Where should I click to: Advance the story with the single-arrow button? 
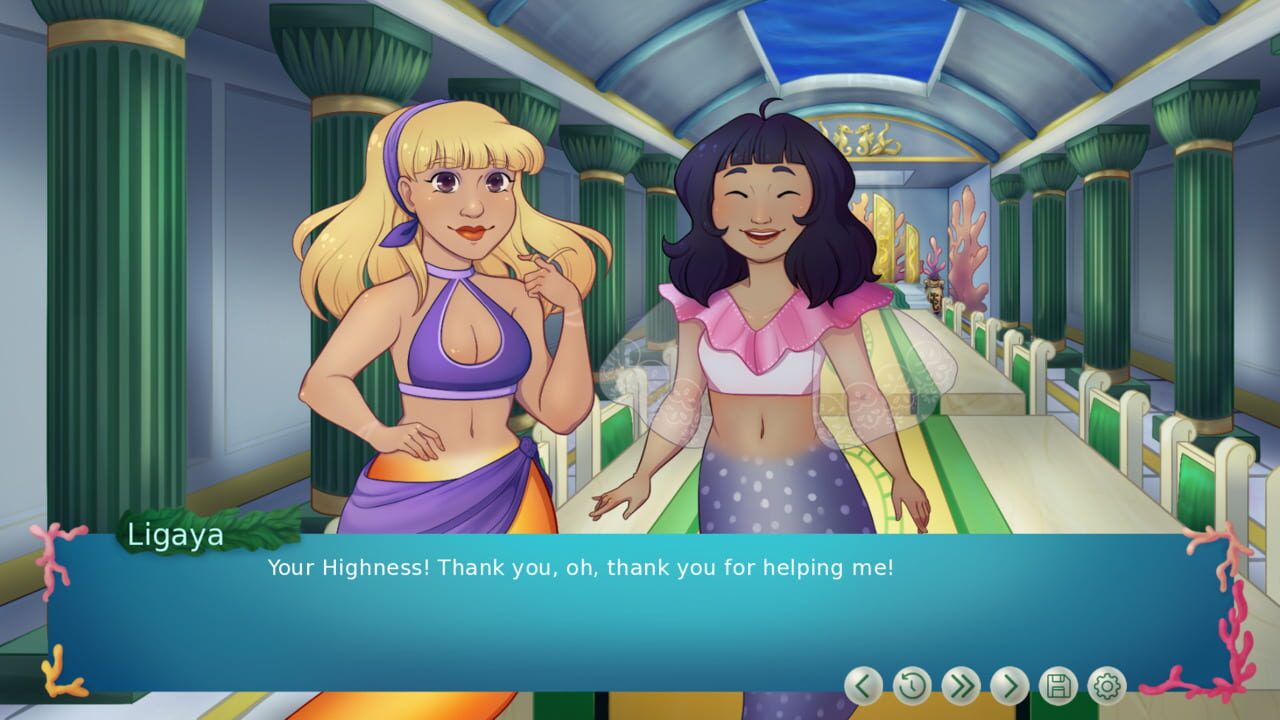pos(1010,687)
